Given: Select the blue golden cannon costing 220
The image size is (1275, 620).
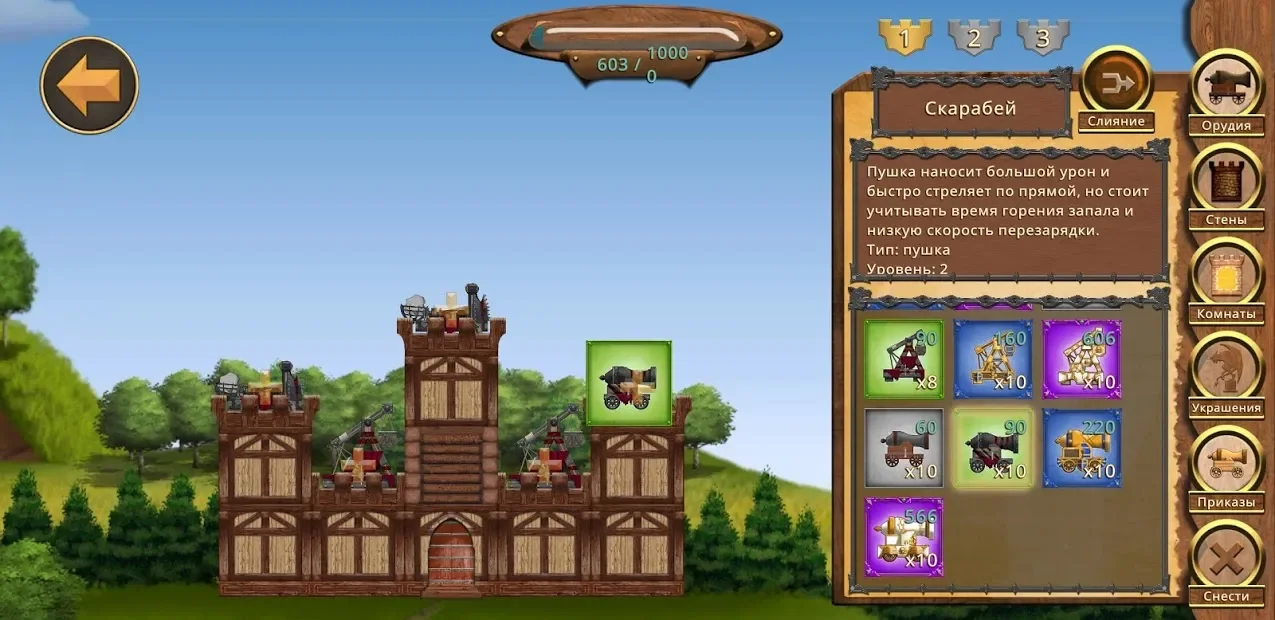Looking at the screenshot, I should (x=1082, y=448).
